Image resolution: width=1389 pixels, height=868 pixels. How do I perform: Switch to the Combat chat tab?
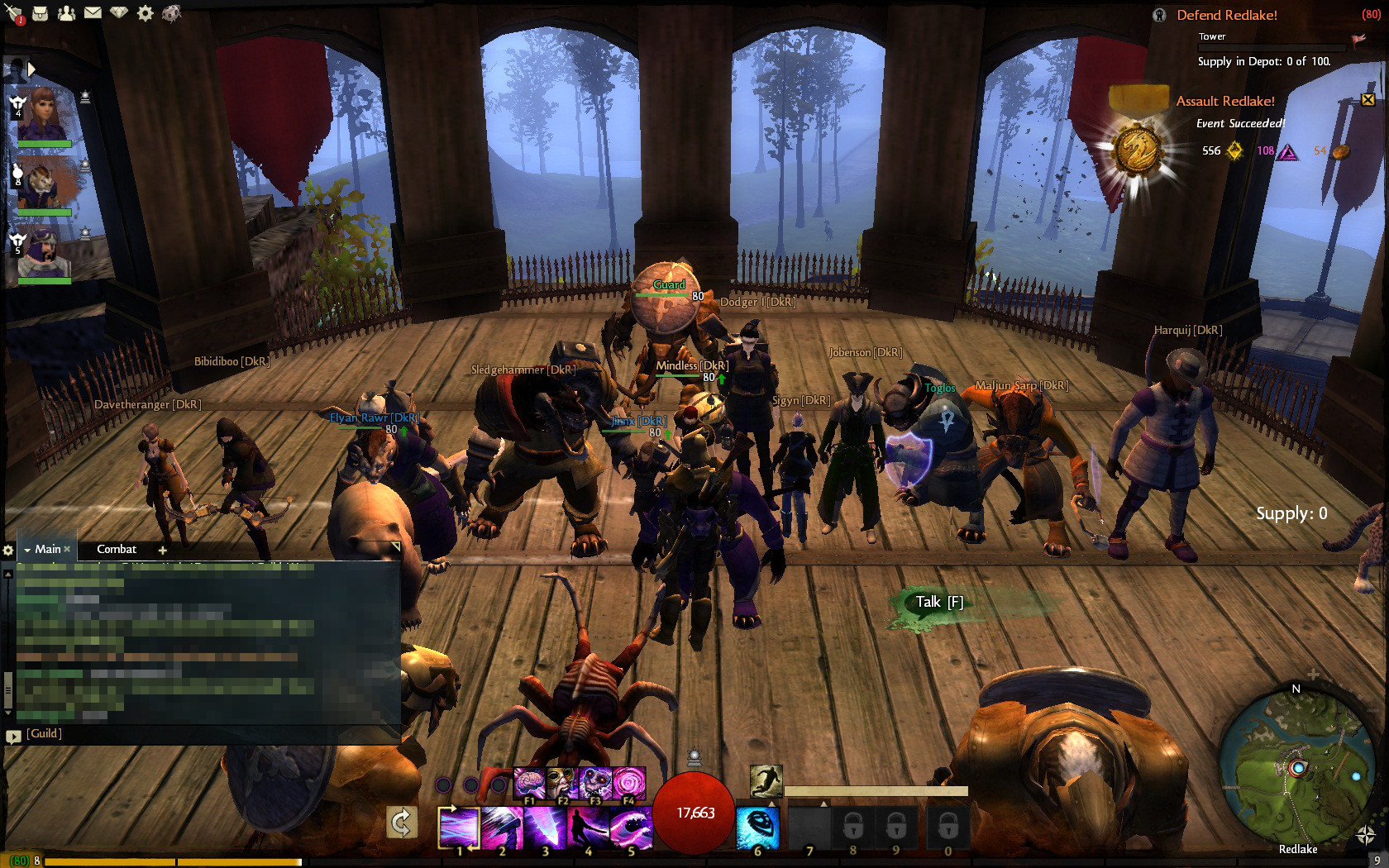click(x=117, y=550)
